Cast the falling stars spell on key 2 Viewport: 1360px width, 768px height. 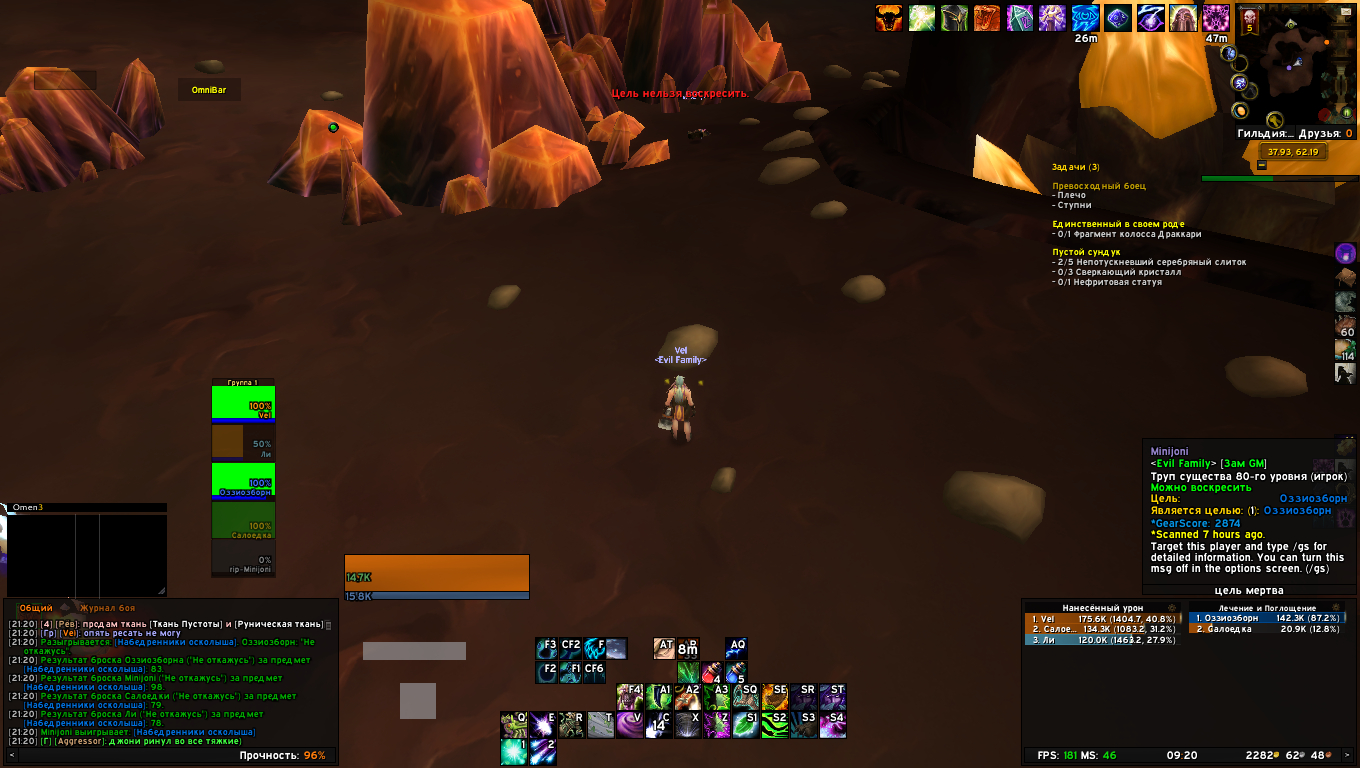click(543, 752)
